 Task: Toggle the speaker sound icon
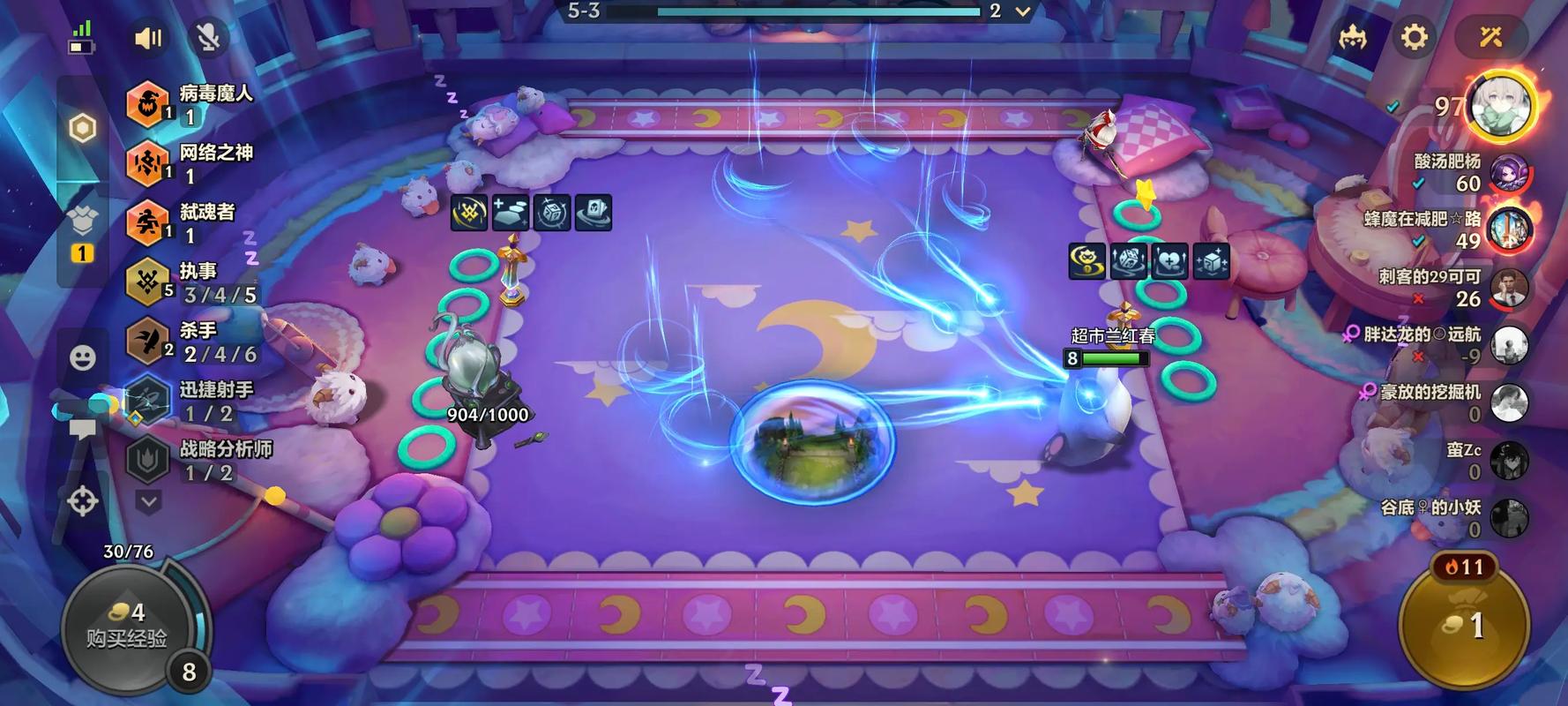click(147, 38)
